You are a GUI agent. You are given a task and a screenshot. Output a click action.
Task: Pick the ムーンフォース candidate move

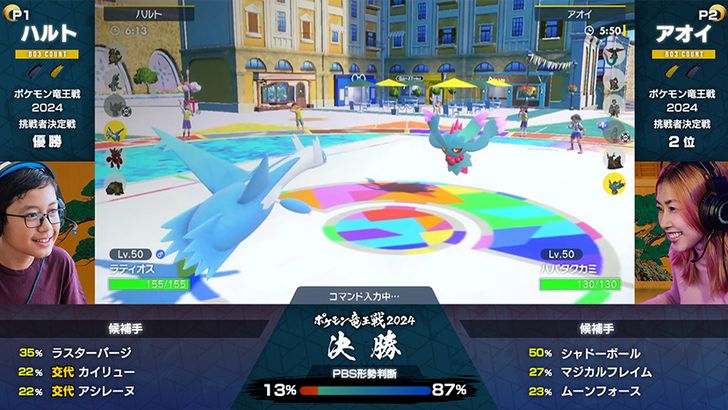coord(598,391)
